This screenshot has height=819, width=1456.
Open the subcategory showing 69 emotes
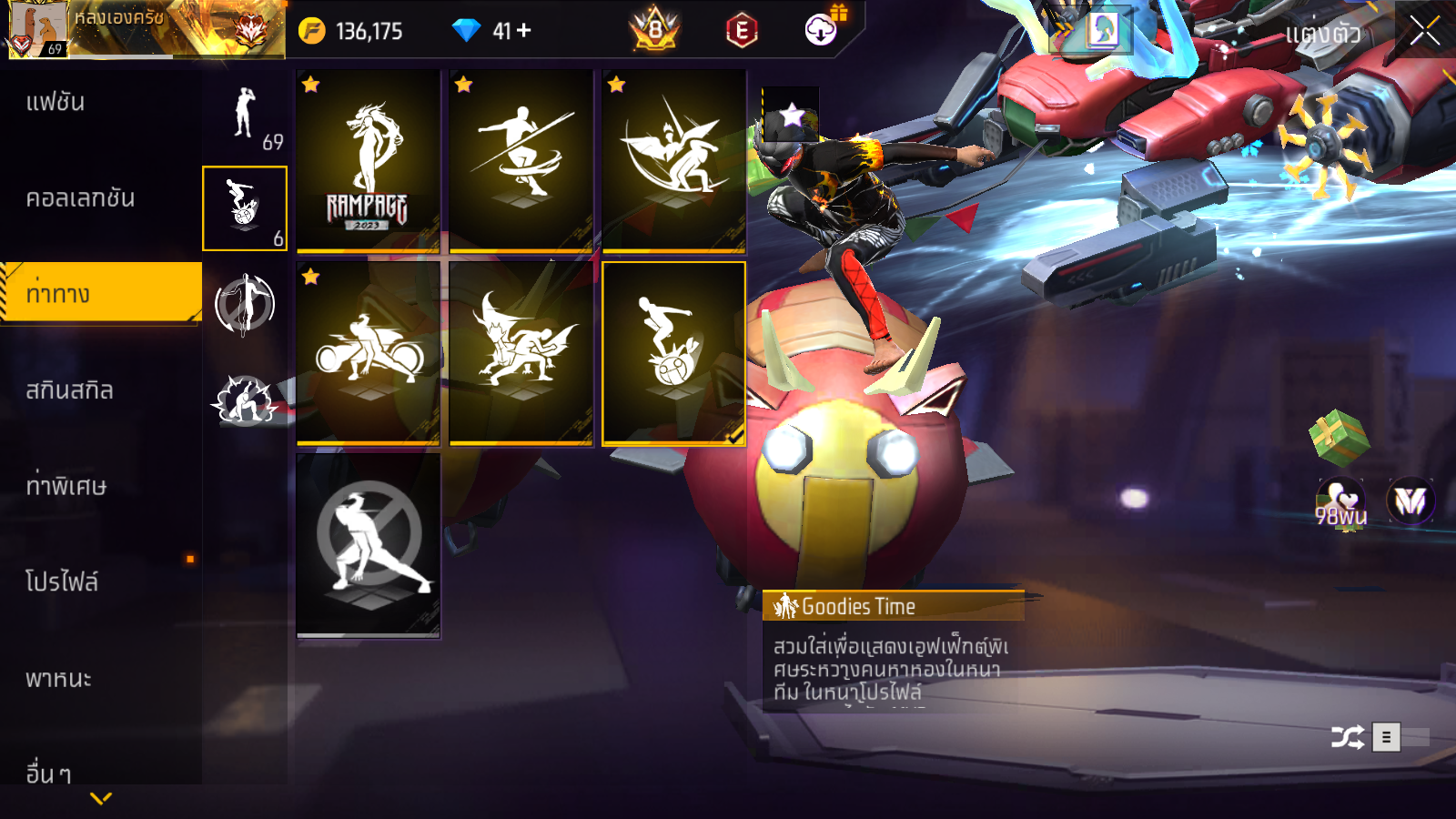click(x=245, y=117)
